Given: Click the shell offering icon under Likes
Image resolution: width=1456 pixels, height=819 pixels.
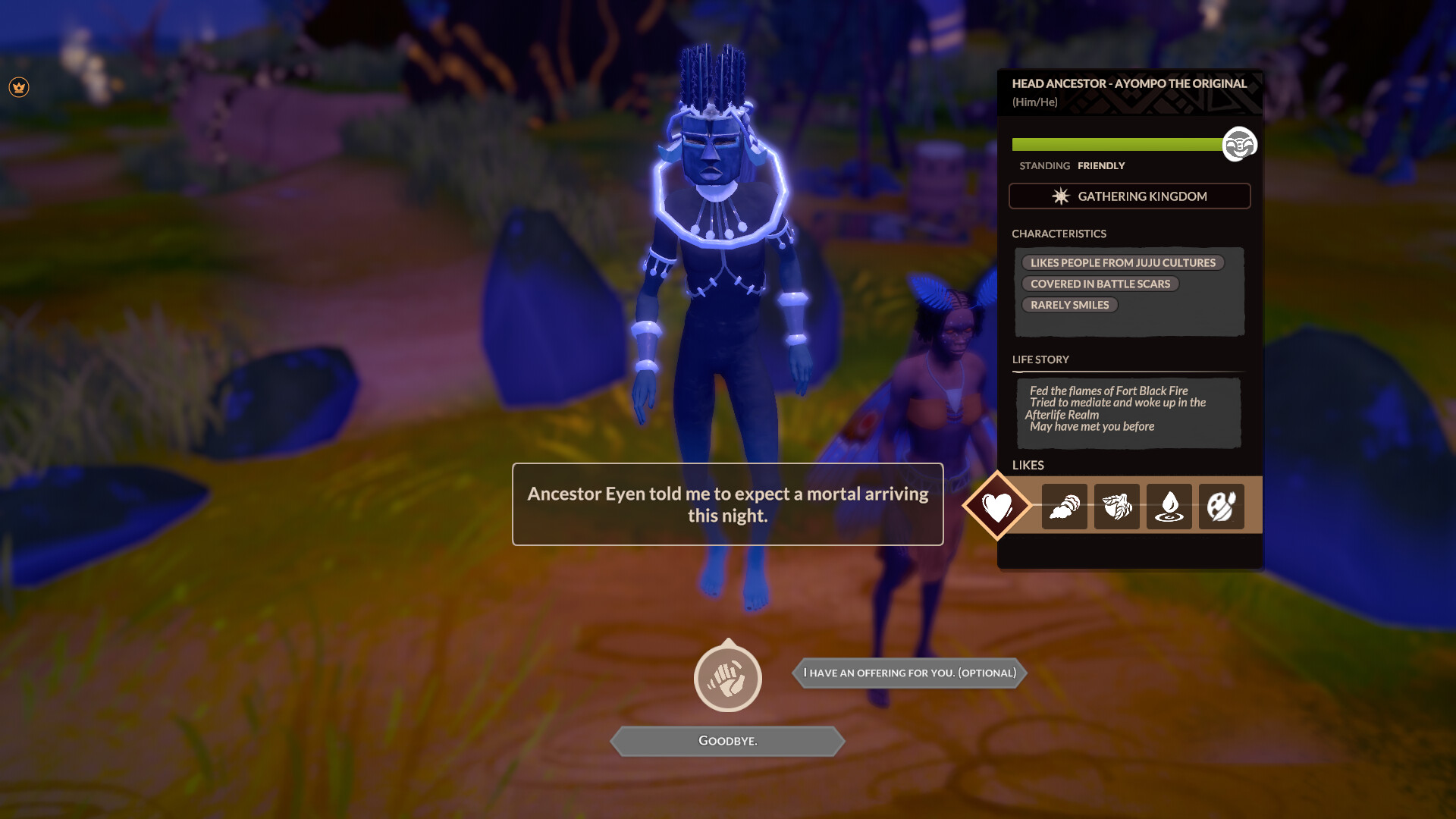Looking at the screenshot, I should click(x=1065, y=507).
